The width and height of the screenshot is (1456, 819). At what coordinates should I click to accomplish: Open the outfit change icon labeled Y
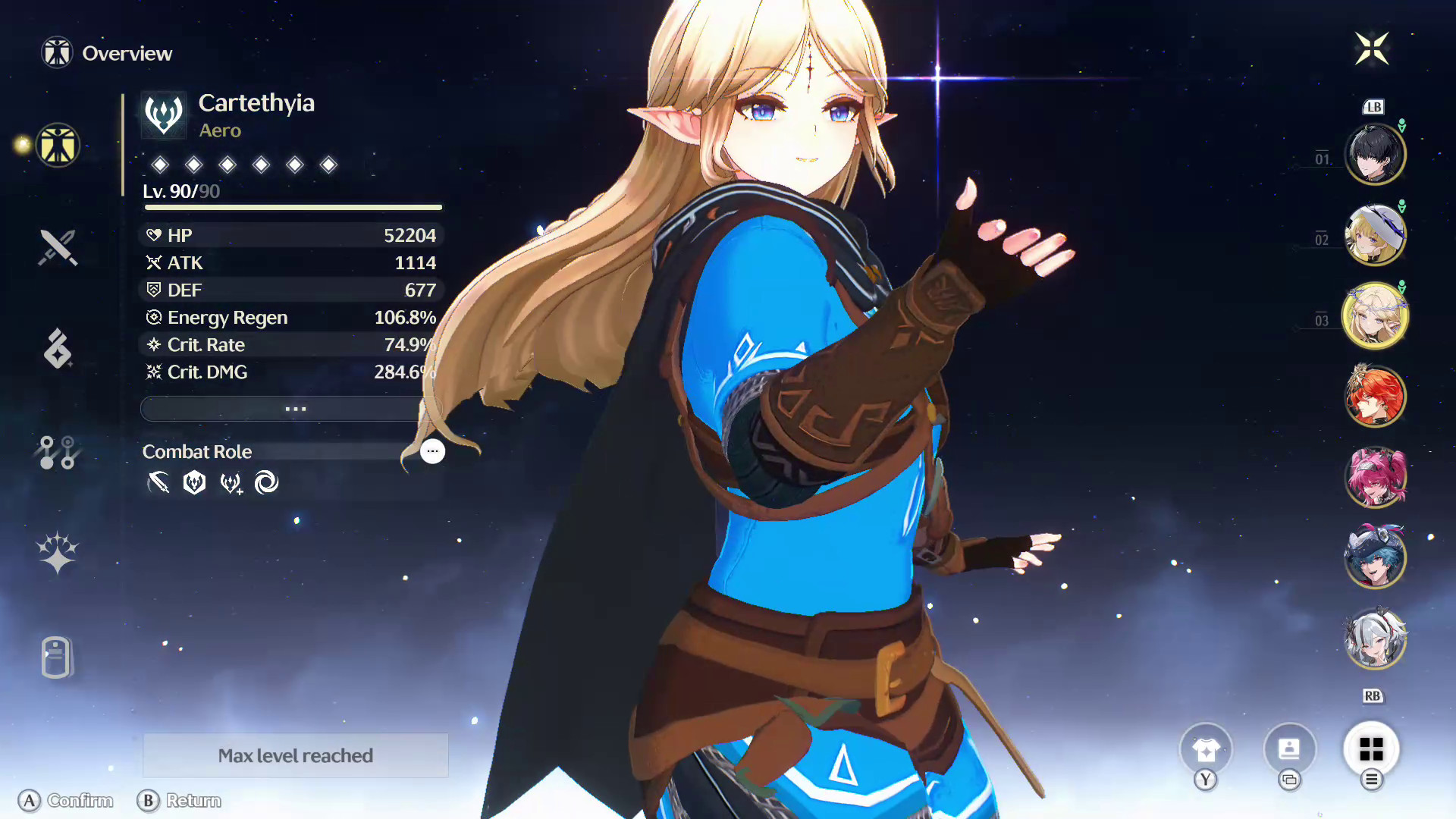click(x=1206, y=748)
